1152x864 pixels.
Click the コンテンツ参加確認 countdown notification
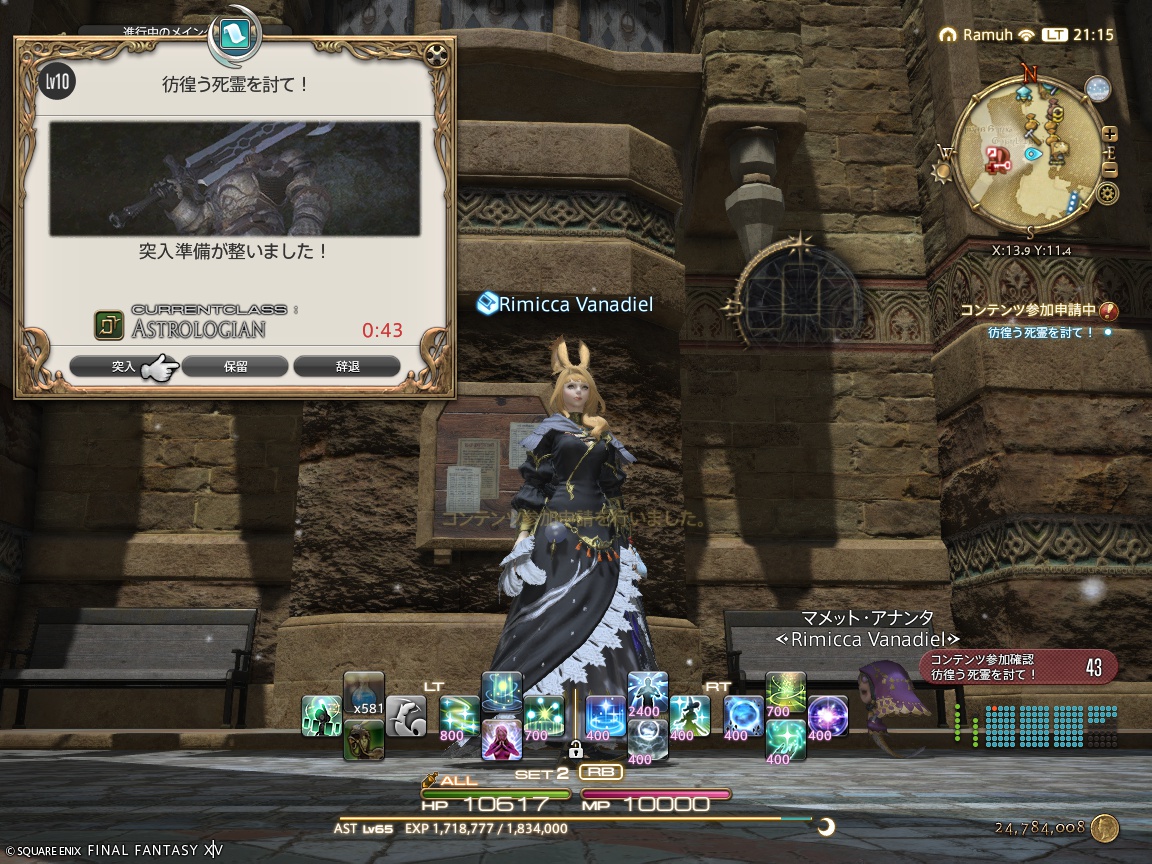1017,667
